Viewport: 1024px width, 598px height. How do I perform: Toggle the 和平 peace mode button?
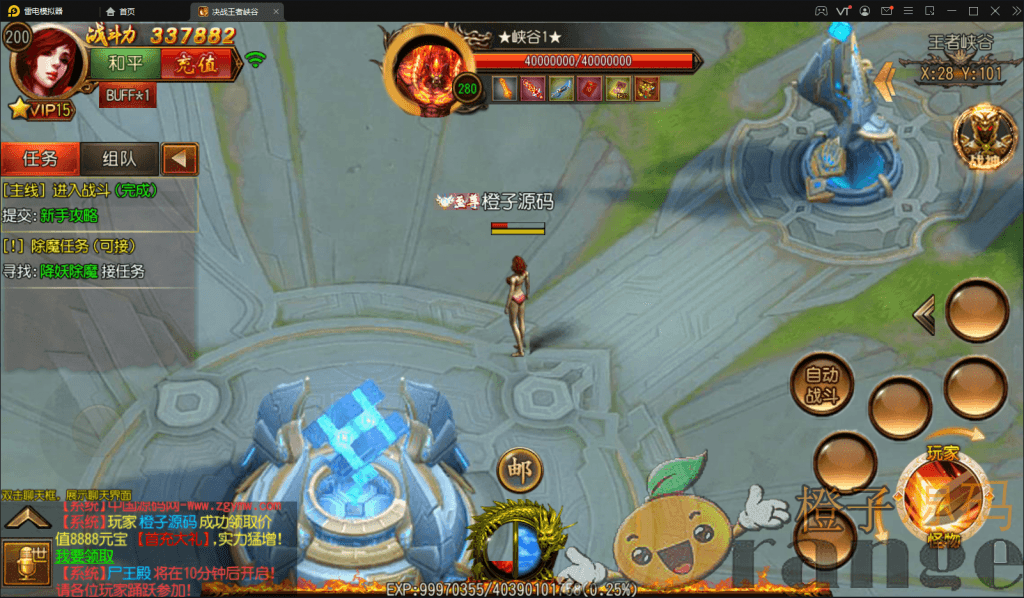(124, 63)
